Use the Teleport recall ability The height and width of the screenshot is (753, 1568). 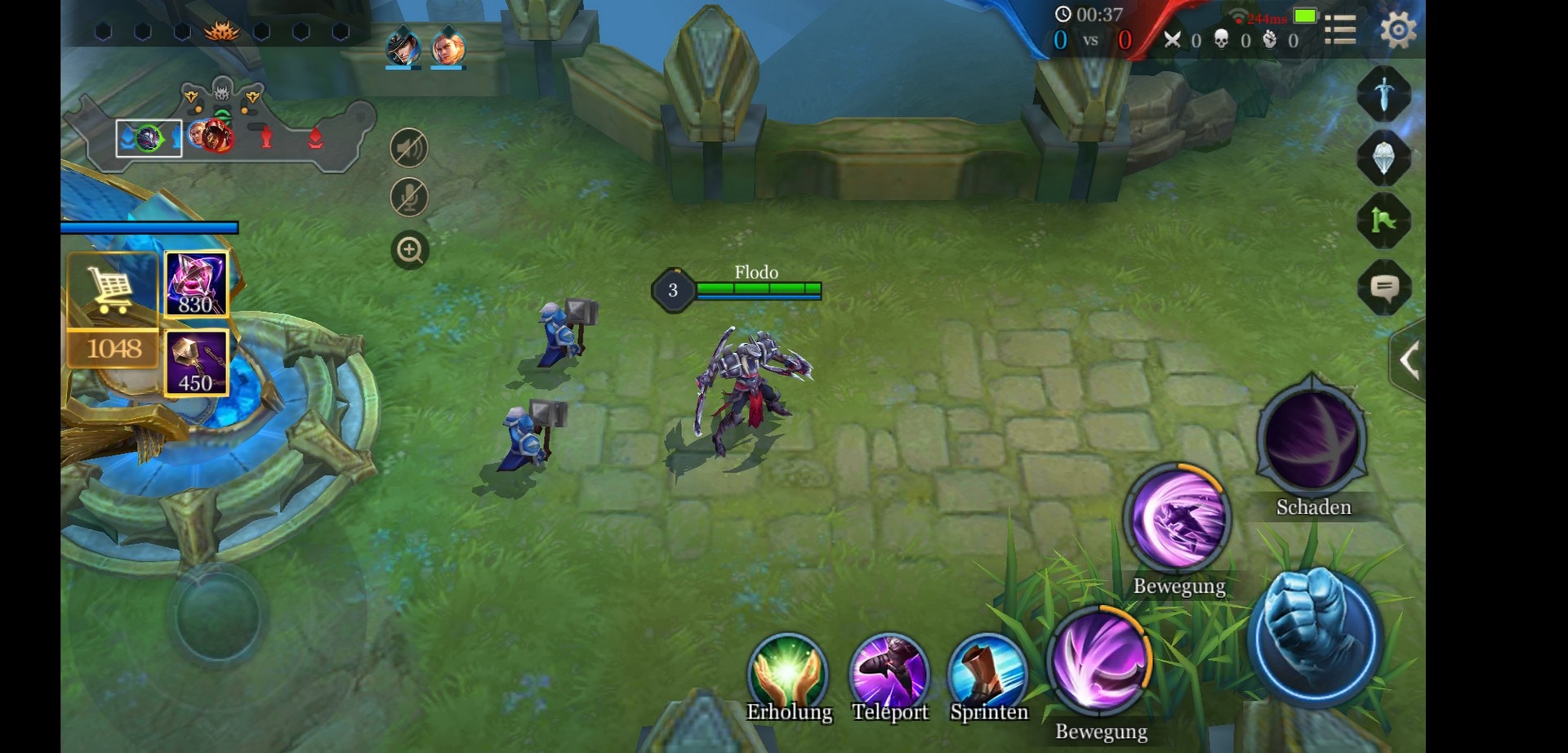point(889,673)
